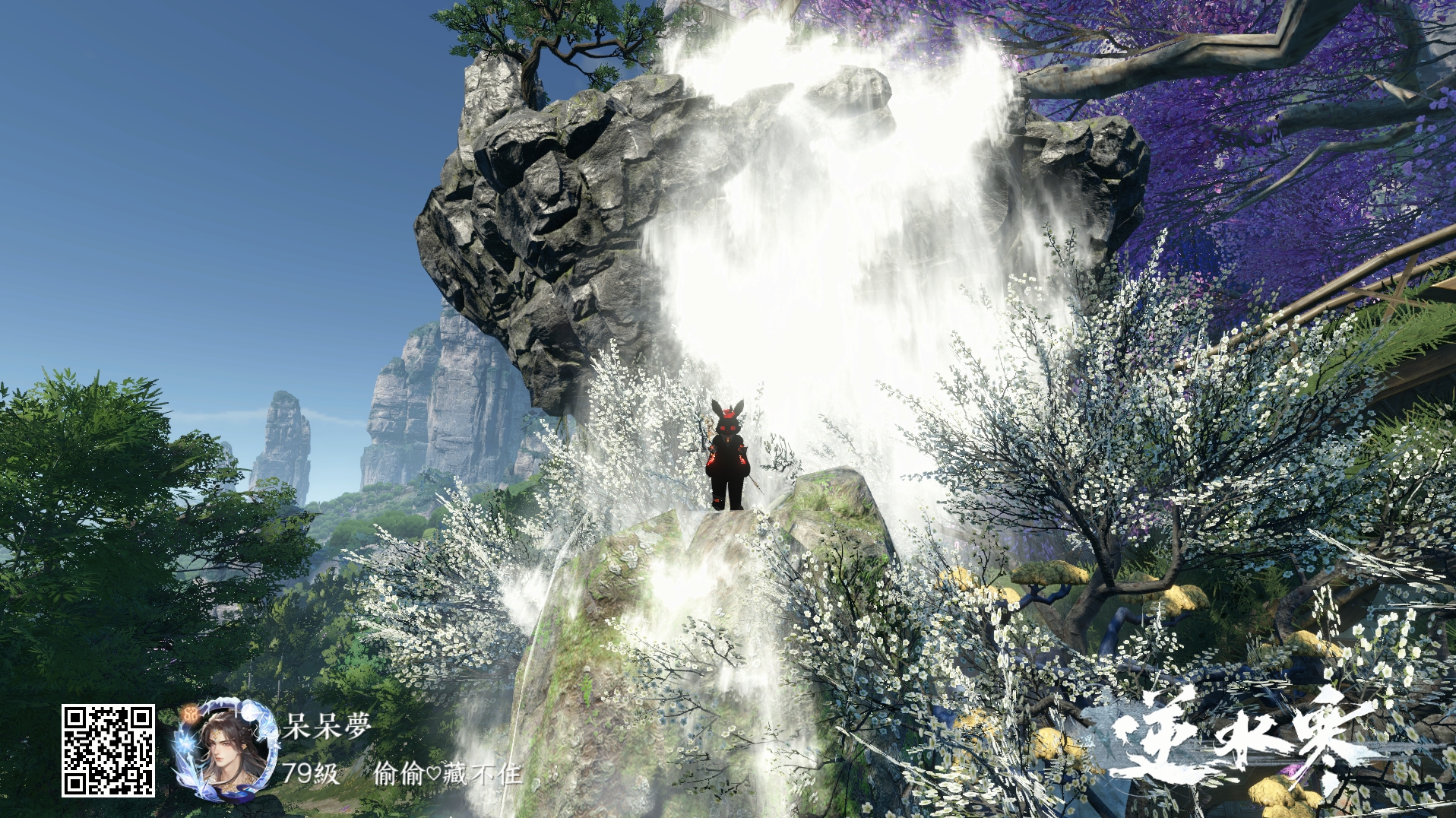This screenshot has width=1456, height=818.
Task: Click the QR code in the watermark
Action: [x=108, y=750]
